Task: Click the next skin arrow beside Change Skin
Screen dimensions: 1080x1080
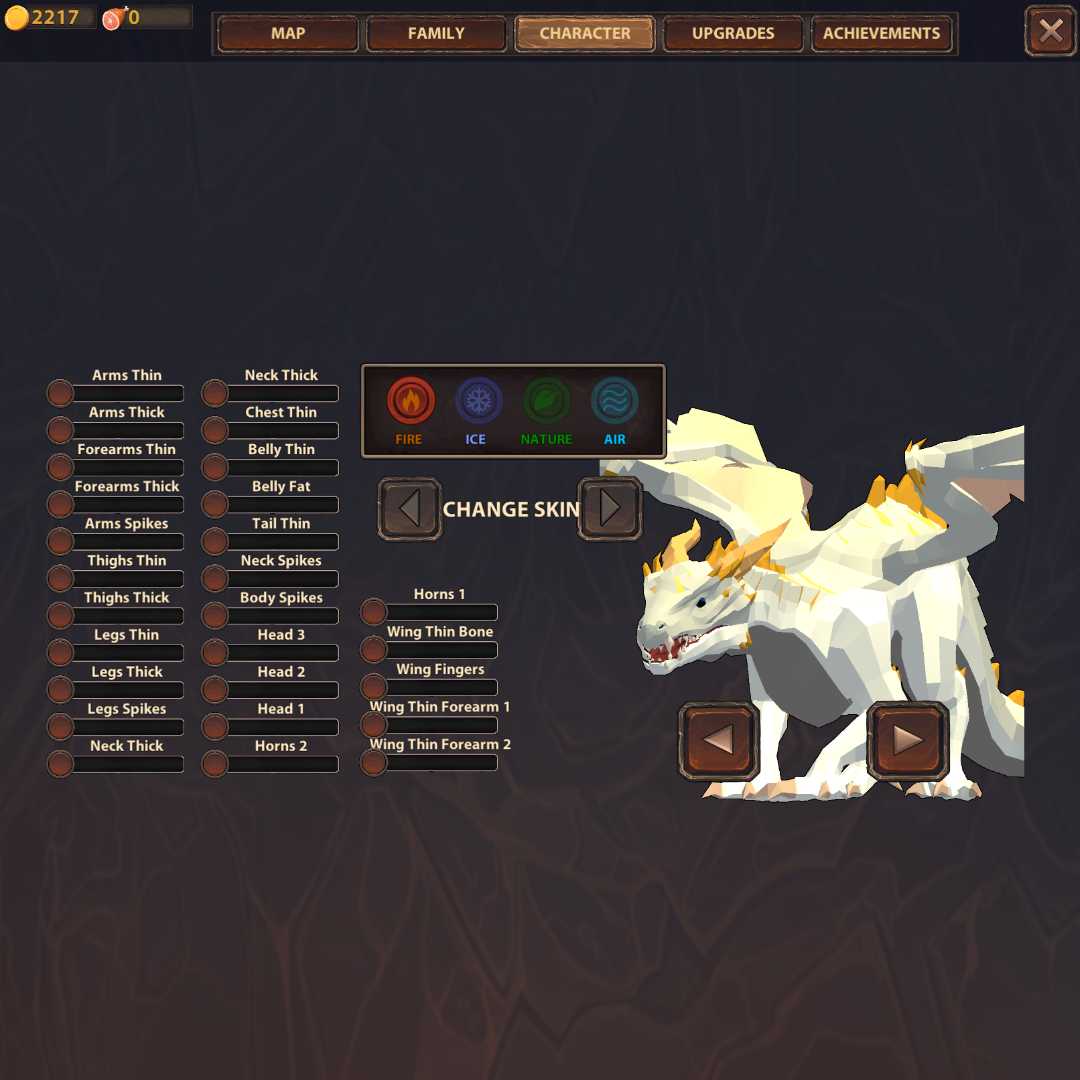Action: click(x=610, y=509)
